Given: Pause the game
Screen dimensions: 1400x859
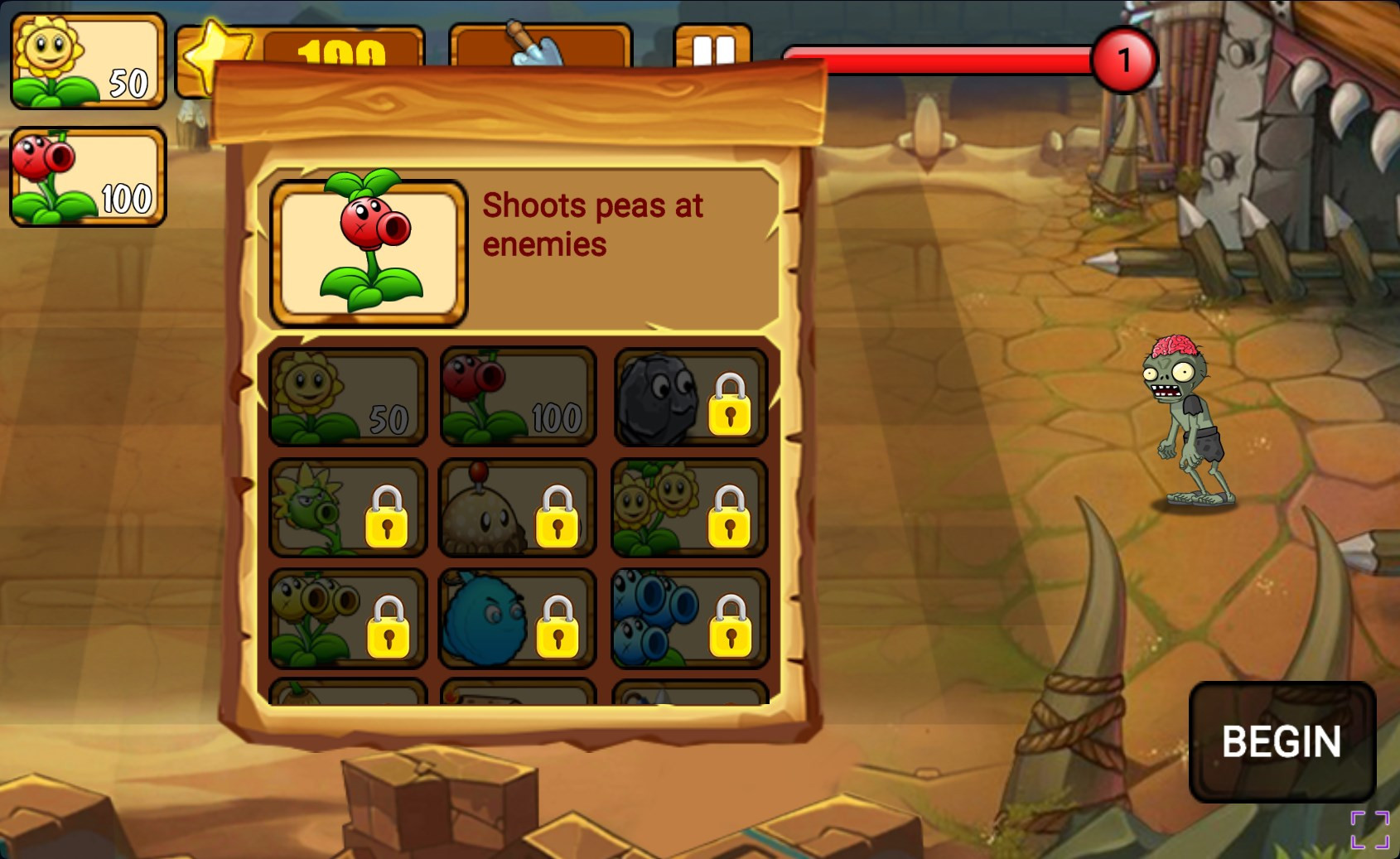Looking at the screenshot, I should [x=712, y=48].
